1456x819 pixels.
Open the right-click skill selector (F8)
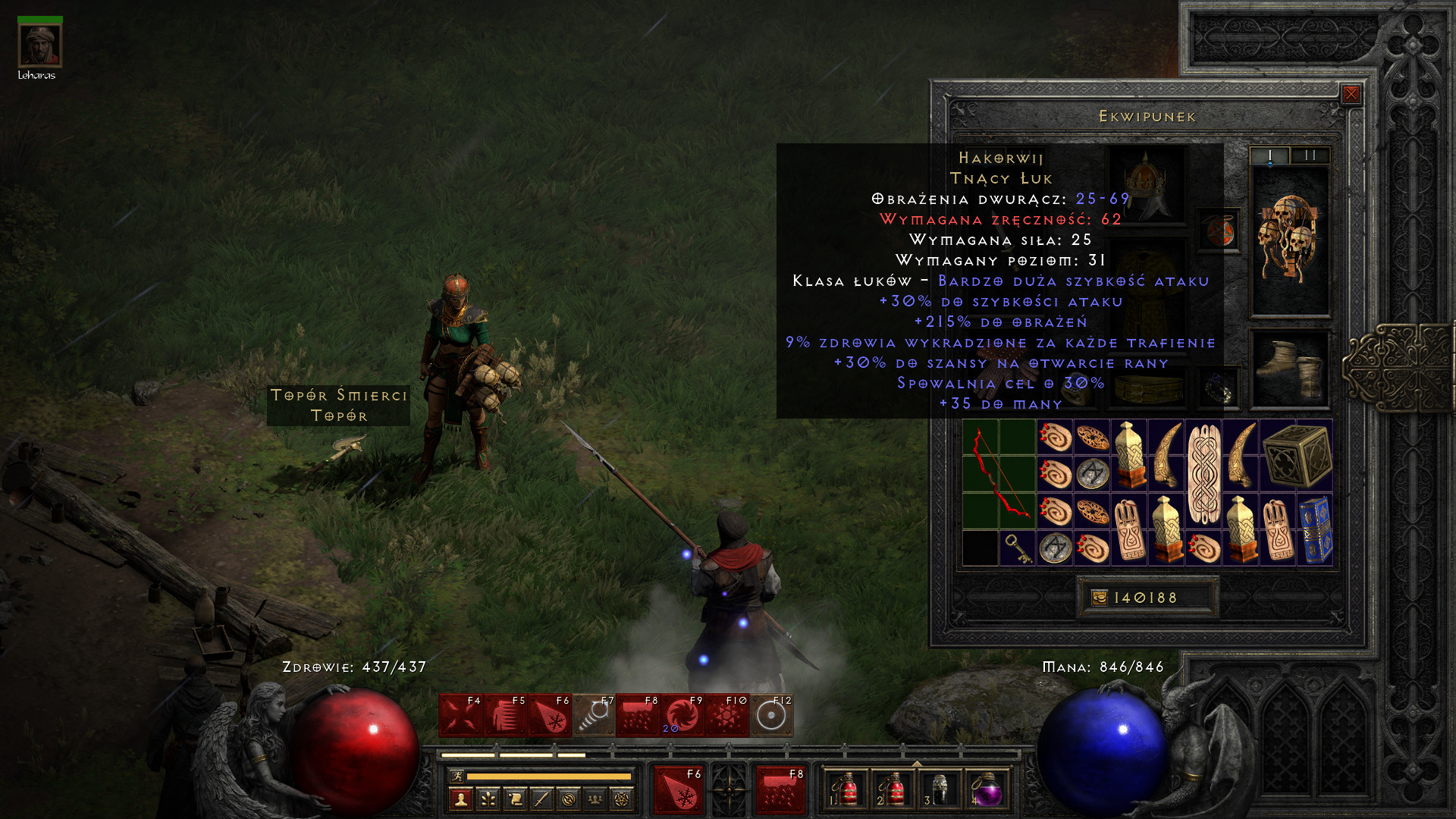[781, 790]
